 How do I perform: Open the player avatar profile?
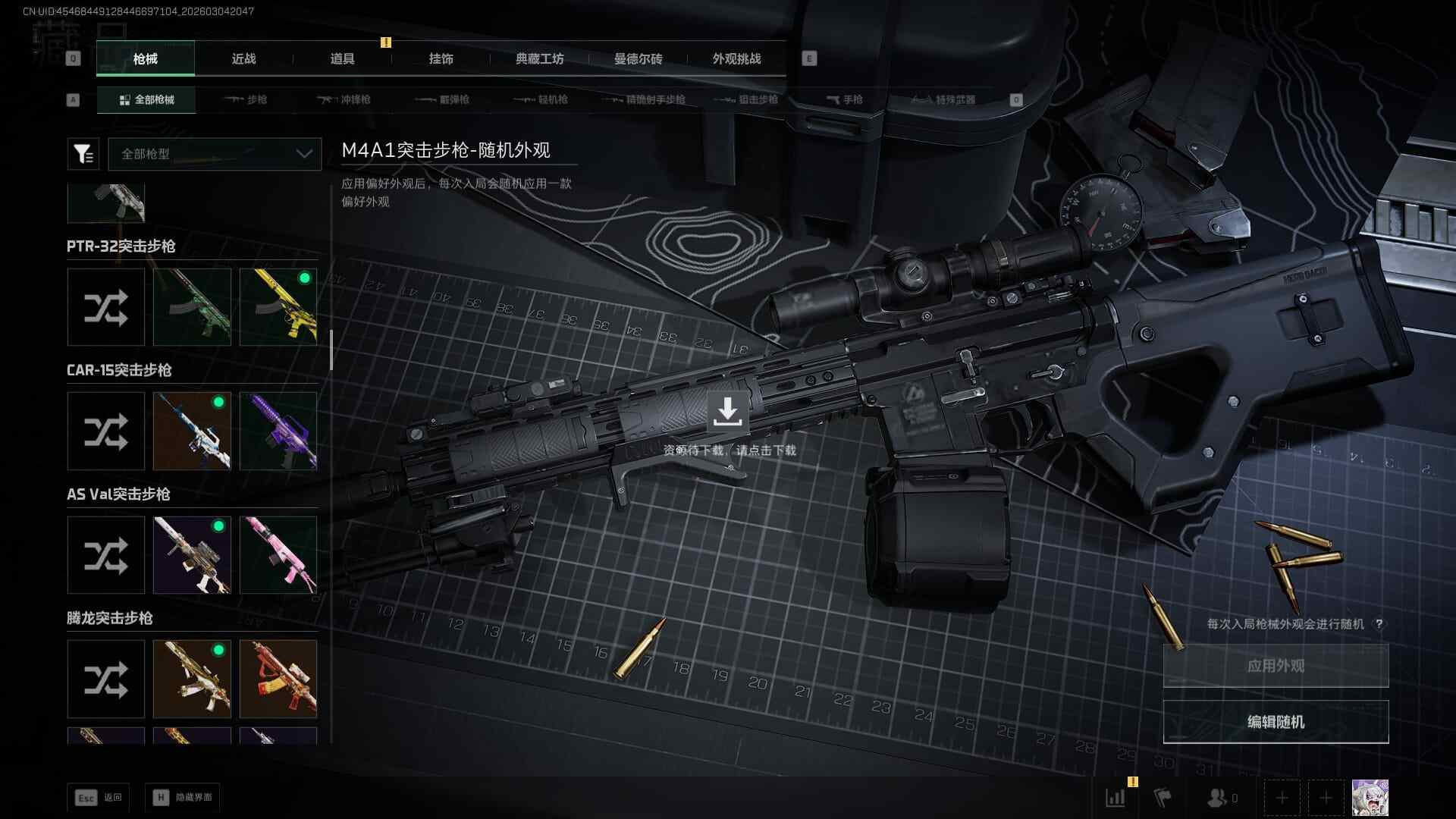click(1370, 798)
